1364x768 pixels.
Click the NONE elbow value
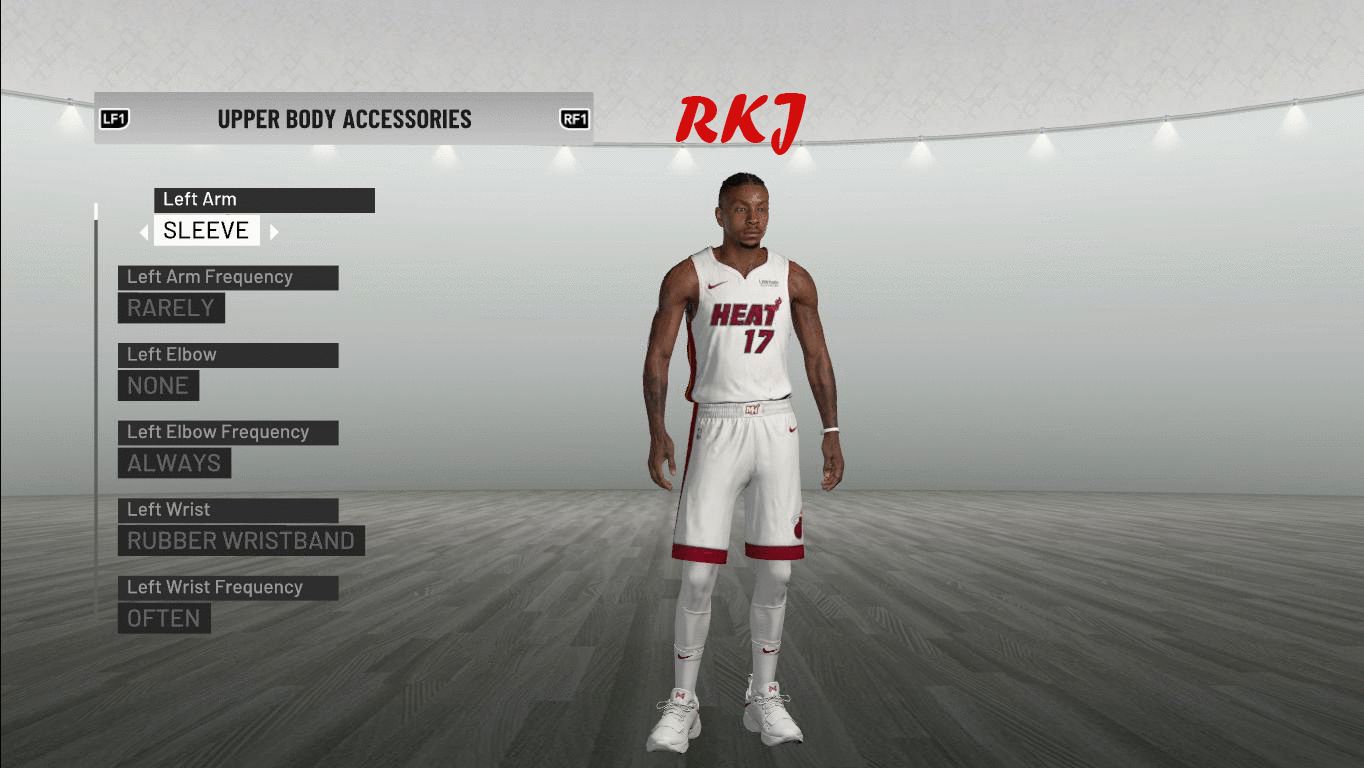click(x=158, y=386)
